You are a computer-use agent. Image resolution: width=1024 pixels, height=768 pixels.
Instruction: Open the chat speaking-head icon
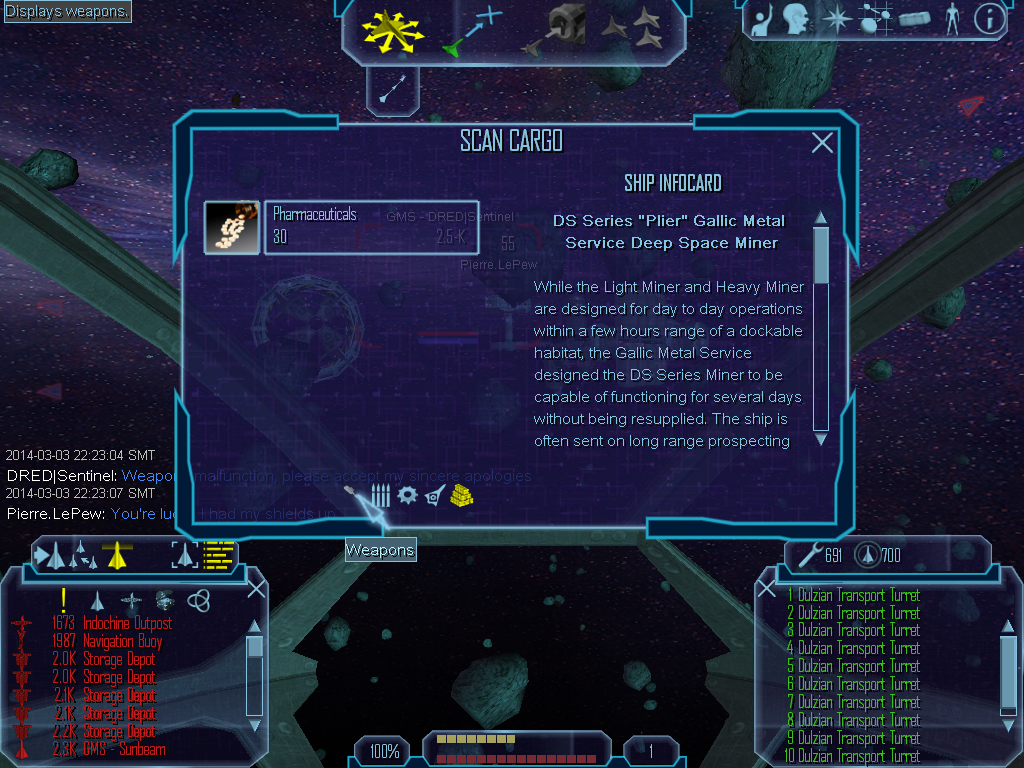pyautogui.click(x=796, y=18)
